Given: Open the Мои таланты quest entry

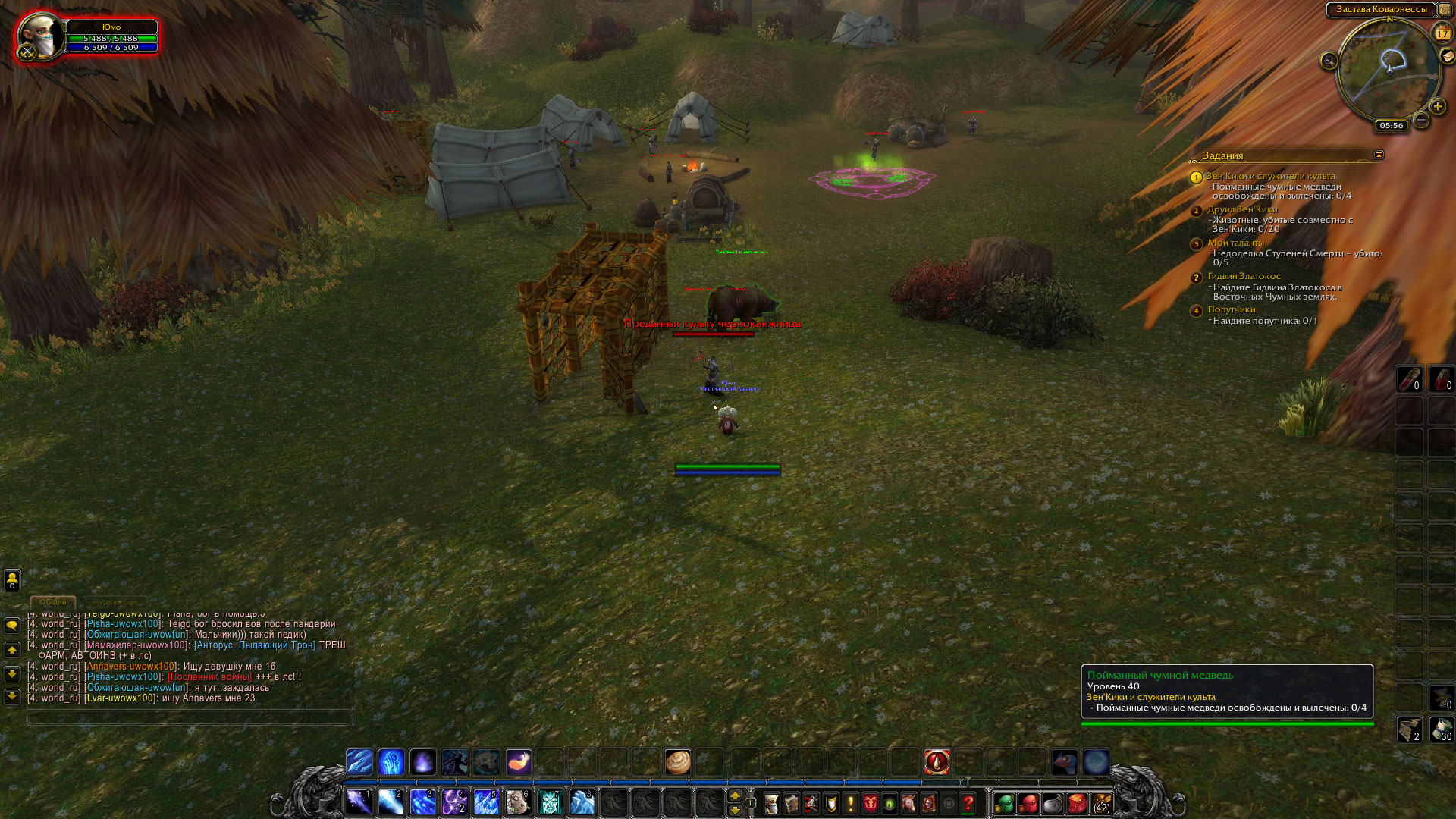Looking at the screenshot, I should [1235, 243].
